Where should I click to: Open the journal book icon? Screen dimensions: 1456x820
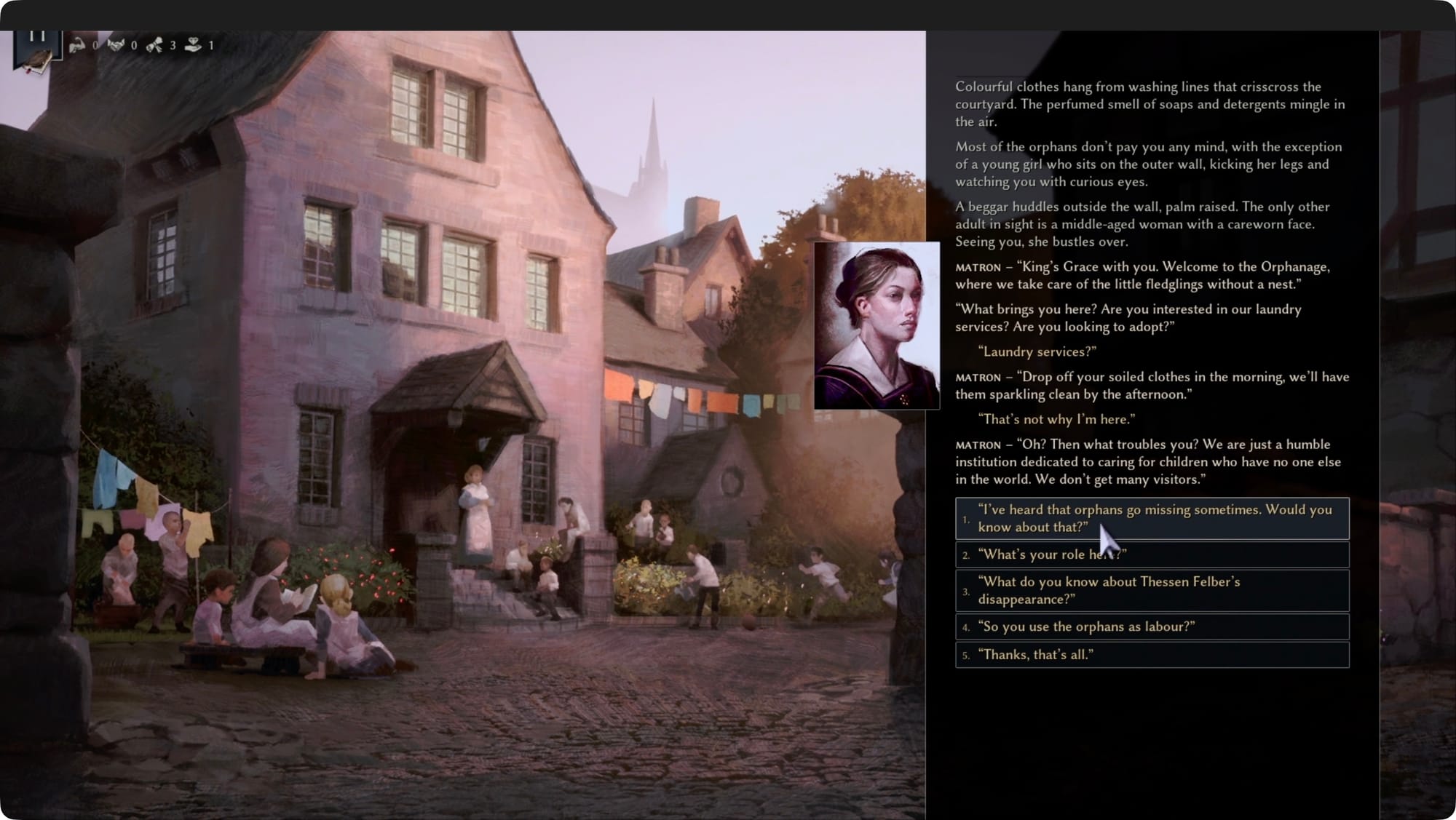tap(35, 62)
